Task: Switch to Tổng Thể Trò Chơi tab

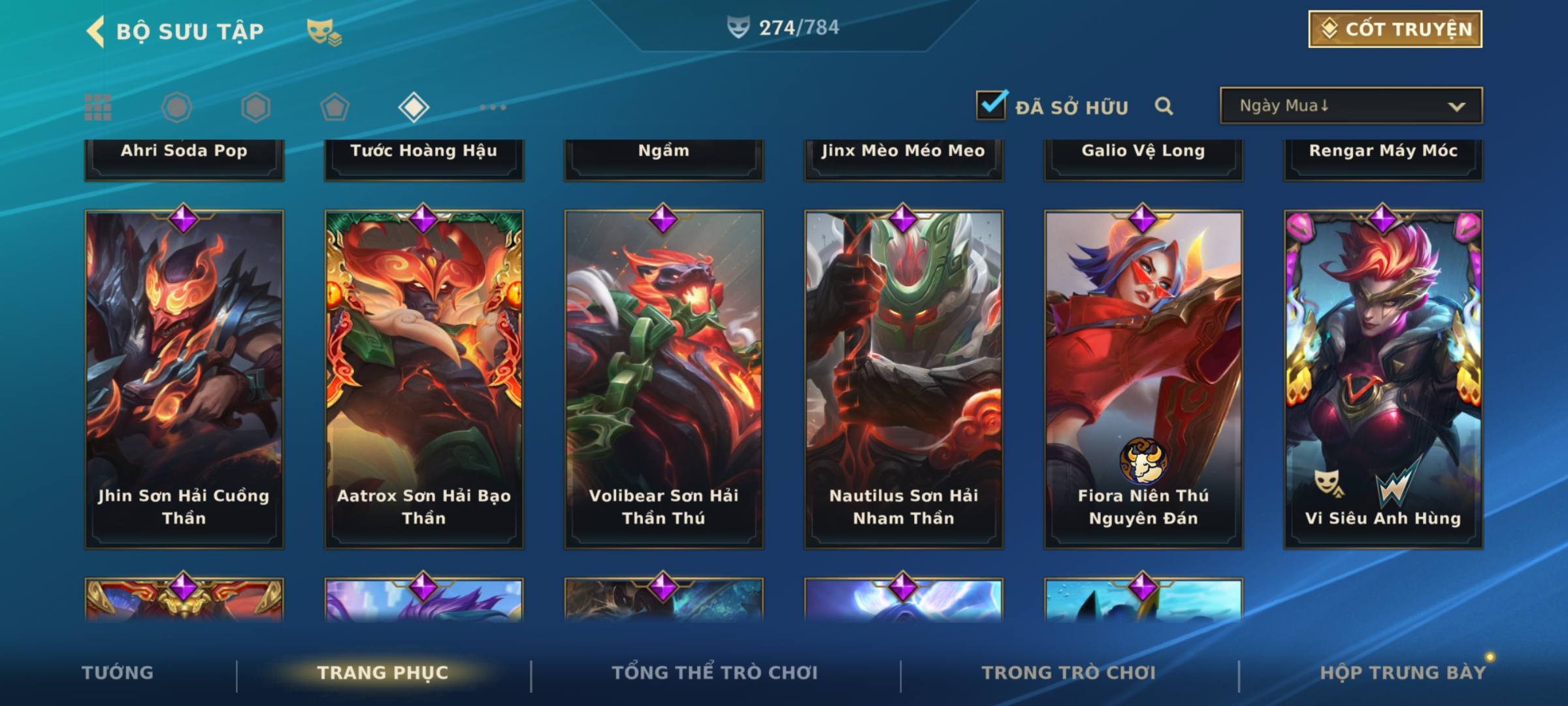Action: pyautogui.click(x=714, y=673)
